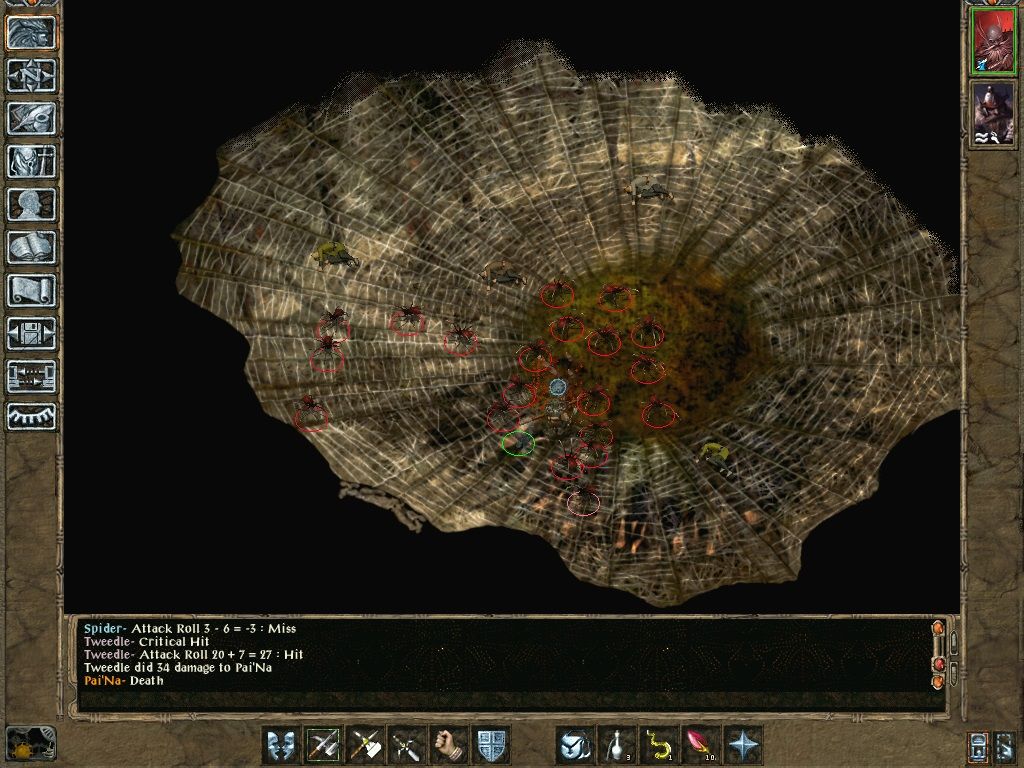Screen dimensions: 1024x768
Task: Open the journal quill button
Action: click(x=31, y=118)
